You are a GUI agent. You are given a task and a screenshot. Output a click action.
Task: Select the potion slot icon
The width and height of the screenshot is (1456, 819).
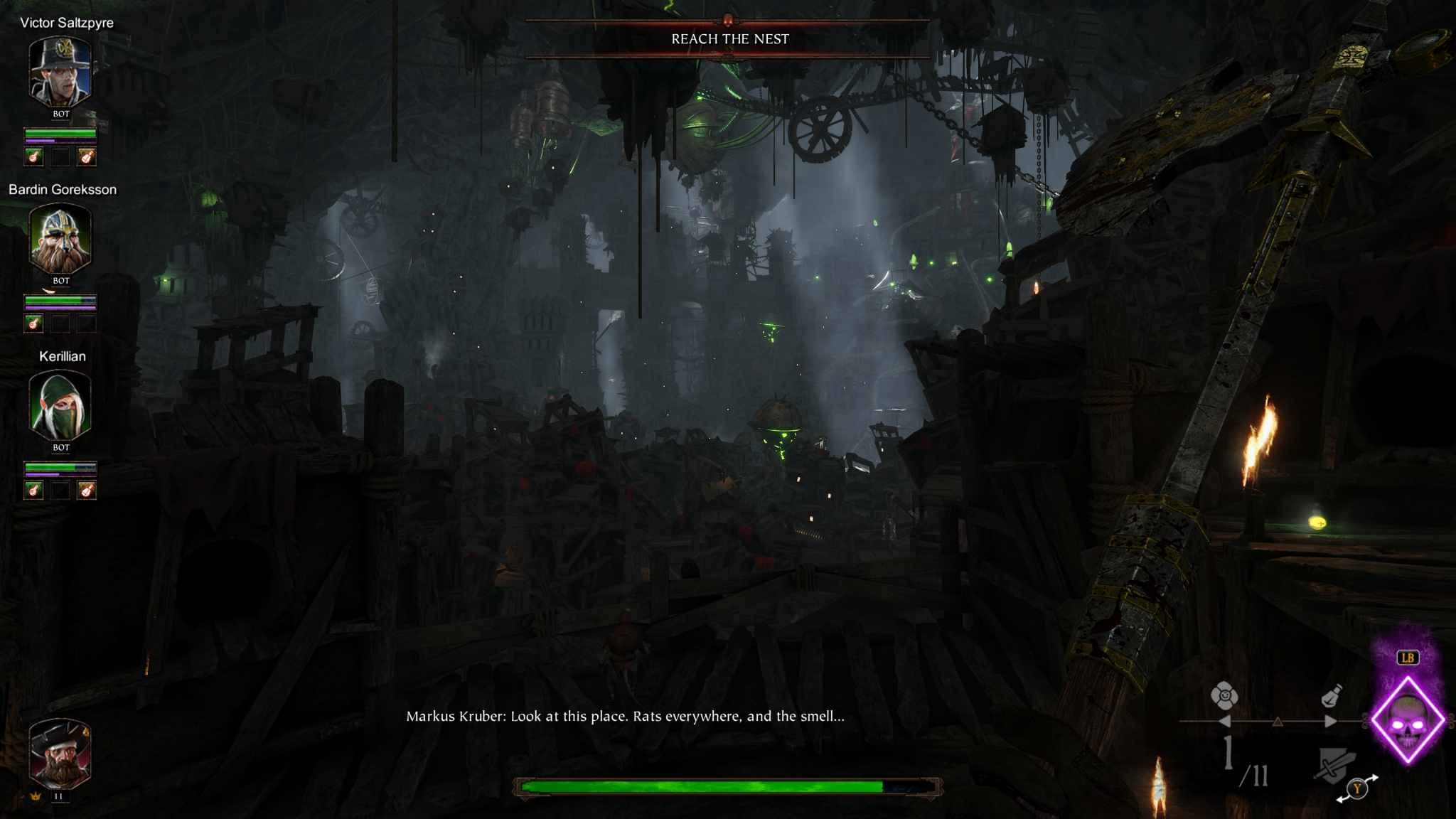1331,696
